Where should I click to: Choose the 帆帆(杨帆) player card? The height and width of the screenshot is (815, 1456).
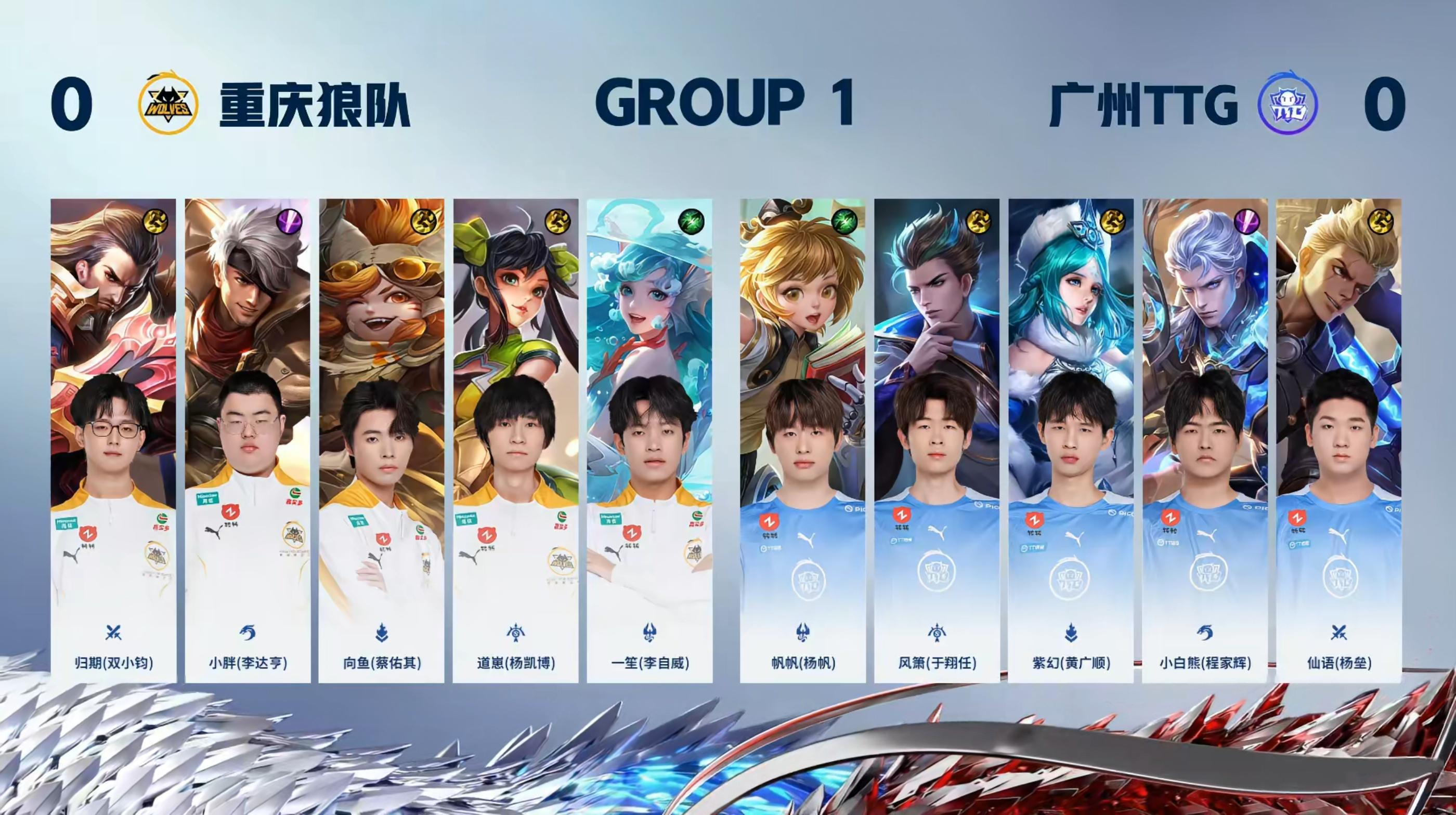point(802,441)
